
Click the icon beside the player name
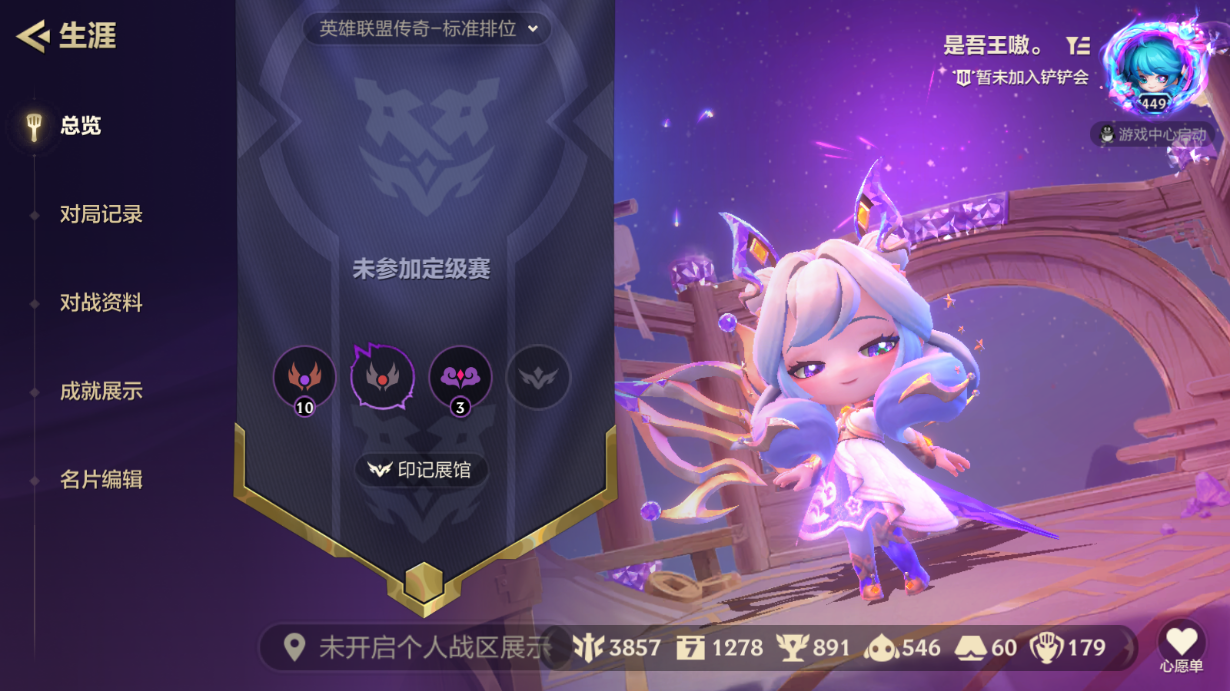1077,45
